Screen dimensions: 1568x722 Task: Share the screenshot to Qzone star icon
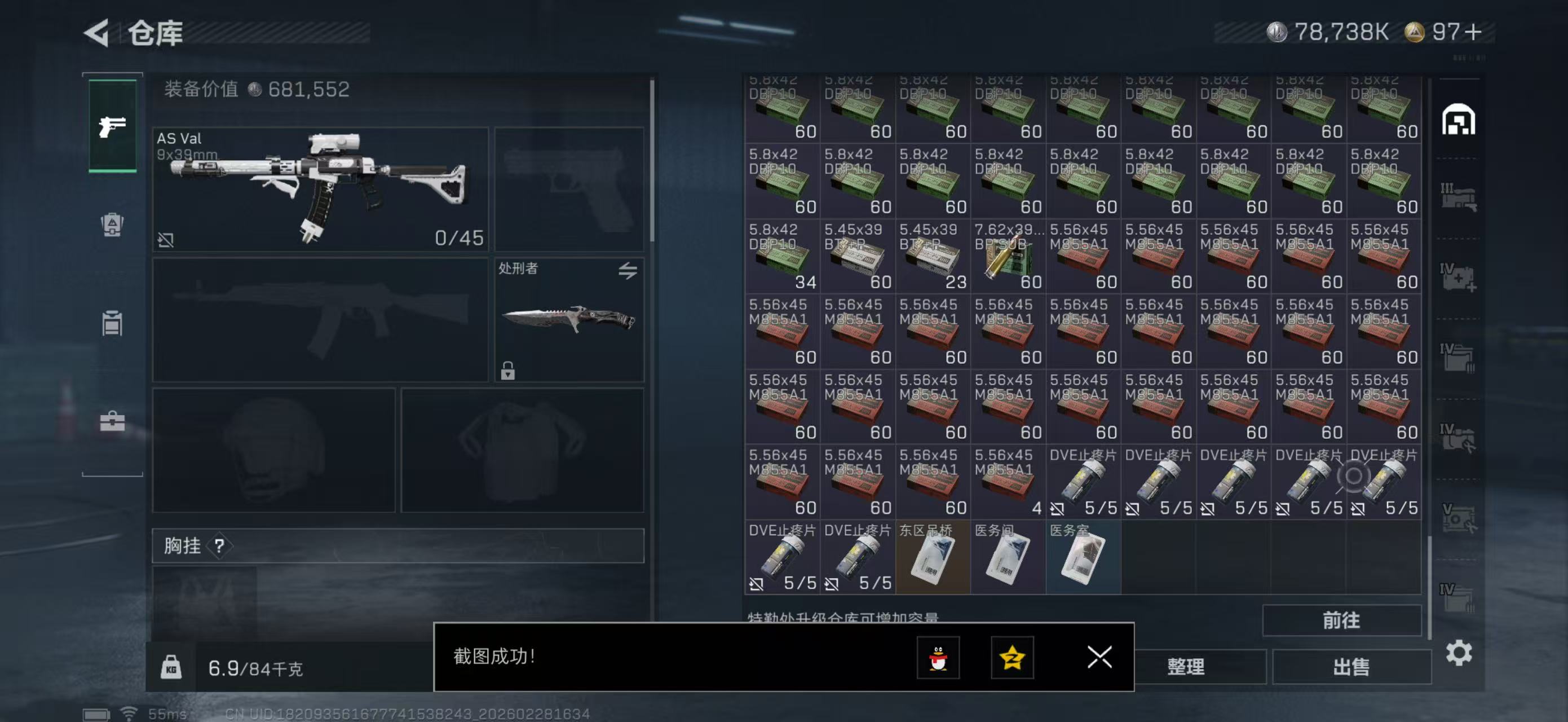(x=1012, y=658)
